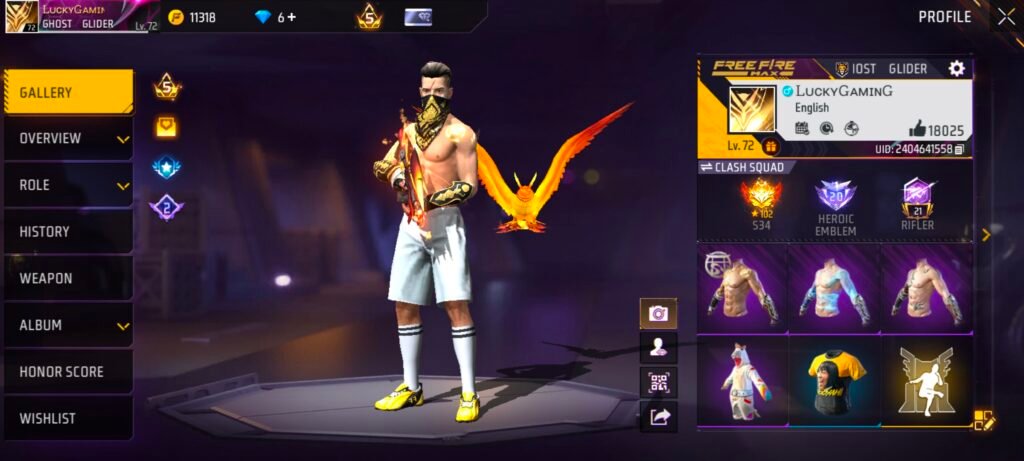Choose the white unicorn costume slot
This screenshot has height=461, width=1024.
[x=742, y=382]
